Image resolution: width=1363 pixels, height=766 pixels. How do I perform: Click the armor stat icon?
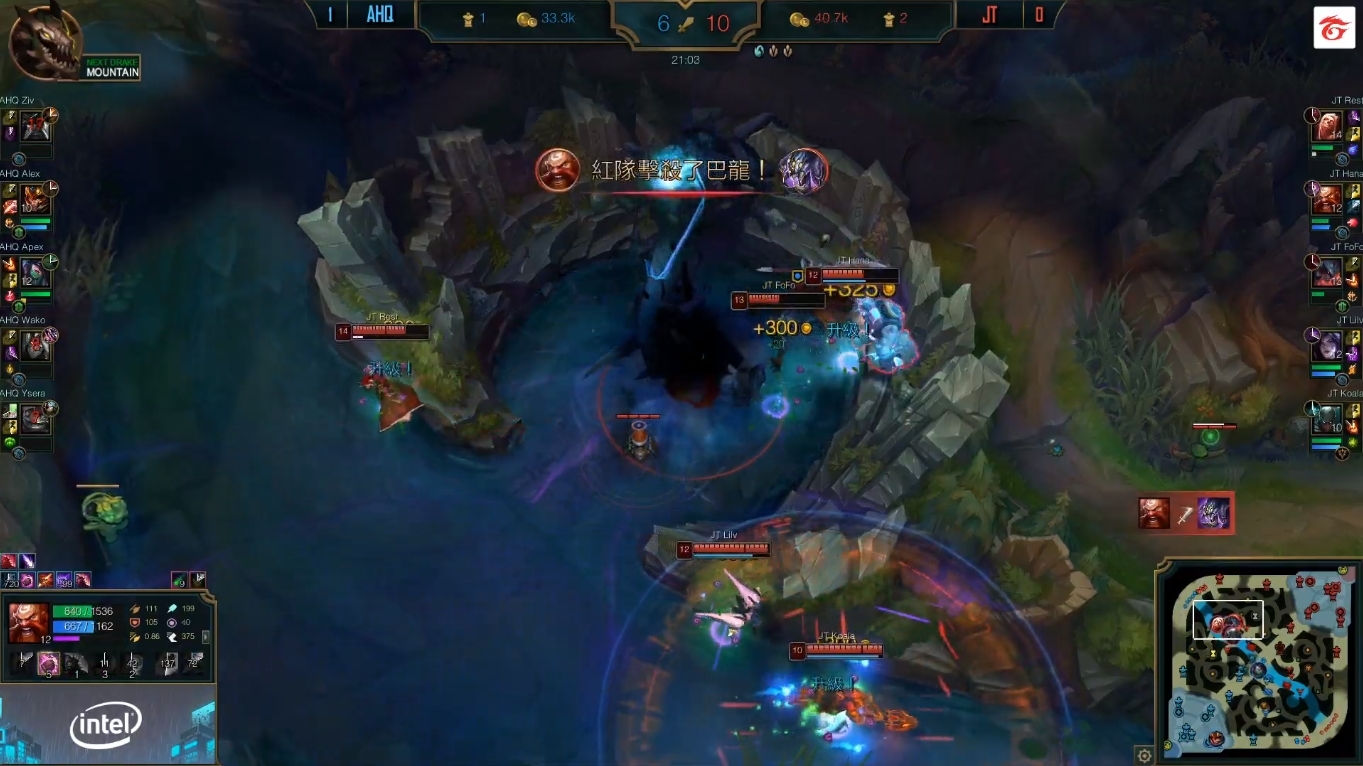(x=134, y=622)
